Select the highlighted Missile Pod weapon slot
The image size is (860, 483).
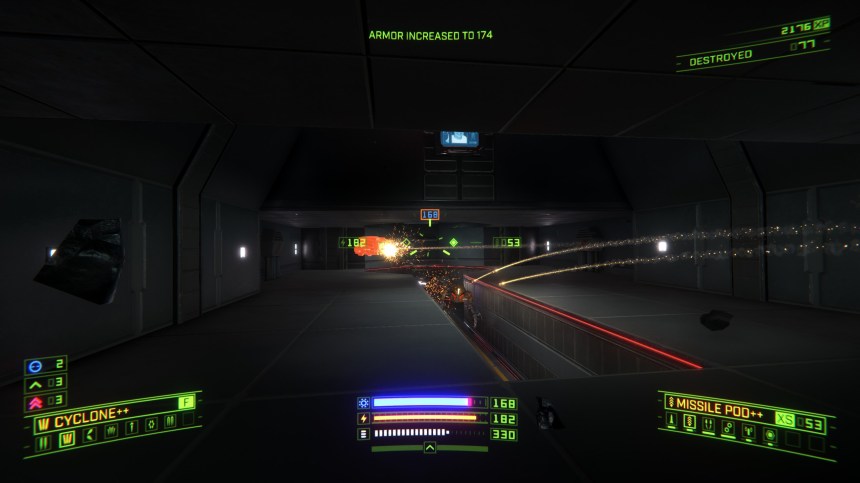690,421
